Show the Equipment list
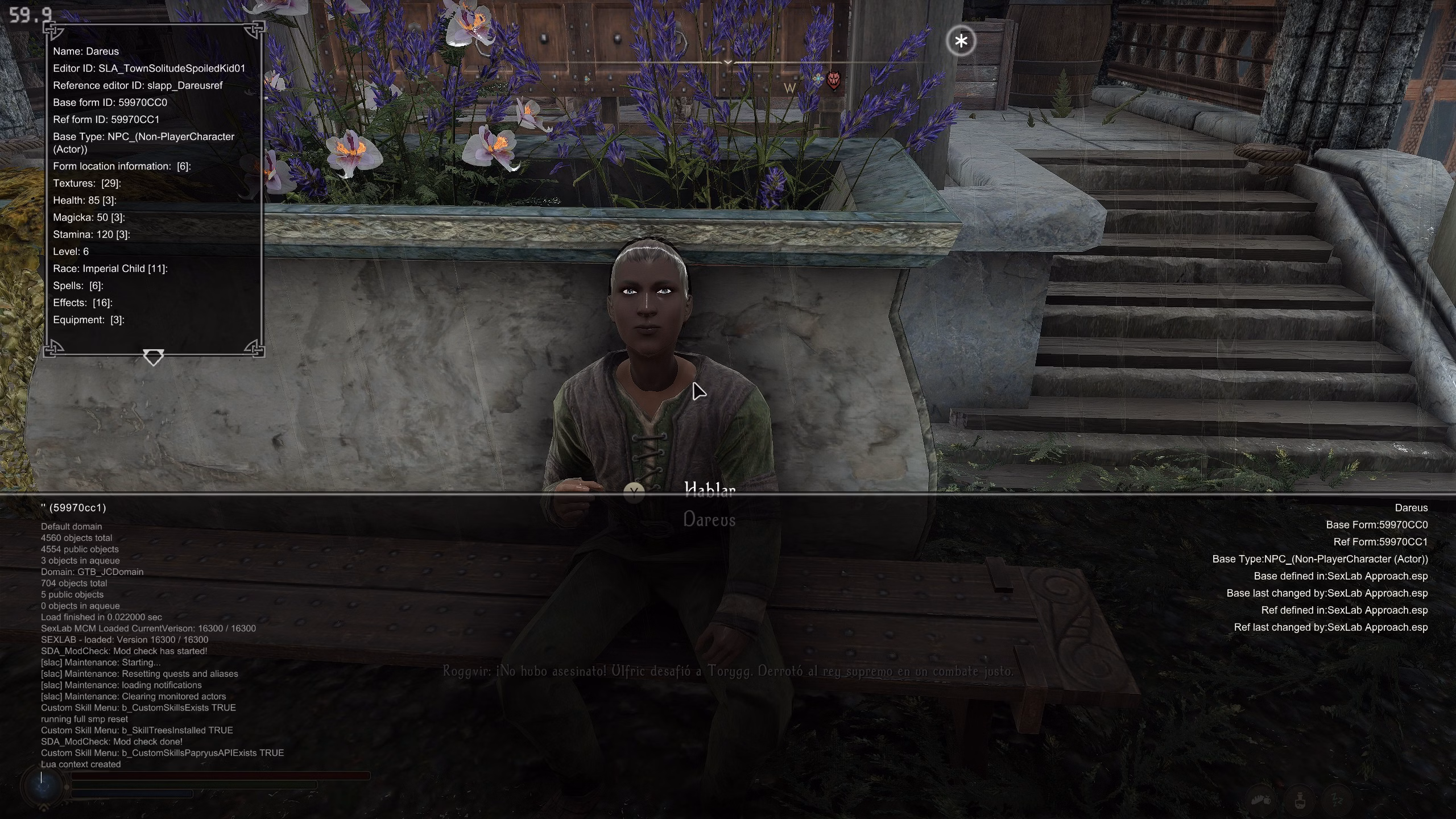Viewport: 1456px width, 819px height. [x=89, y=320]
